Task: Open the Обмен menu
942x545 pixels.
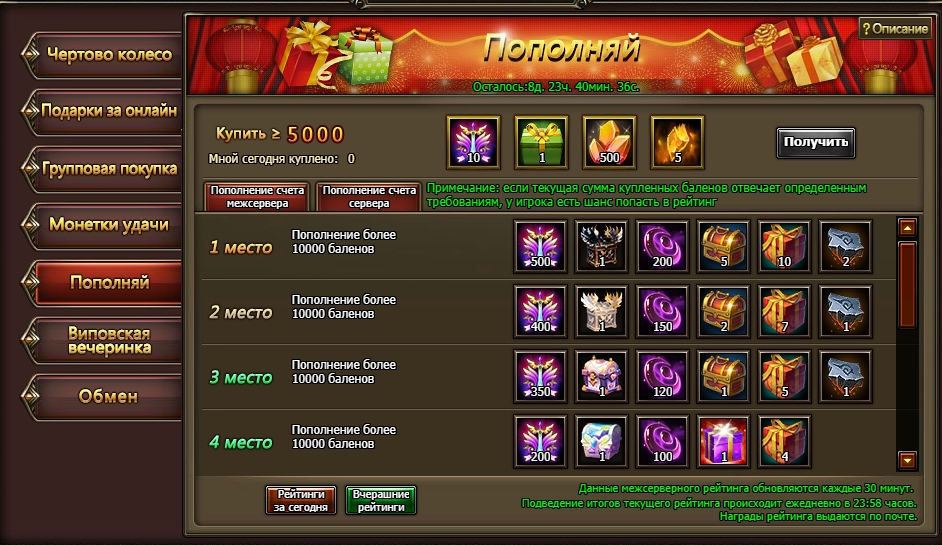Action: (x=108, y=396)
